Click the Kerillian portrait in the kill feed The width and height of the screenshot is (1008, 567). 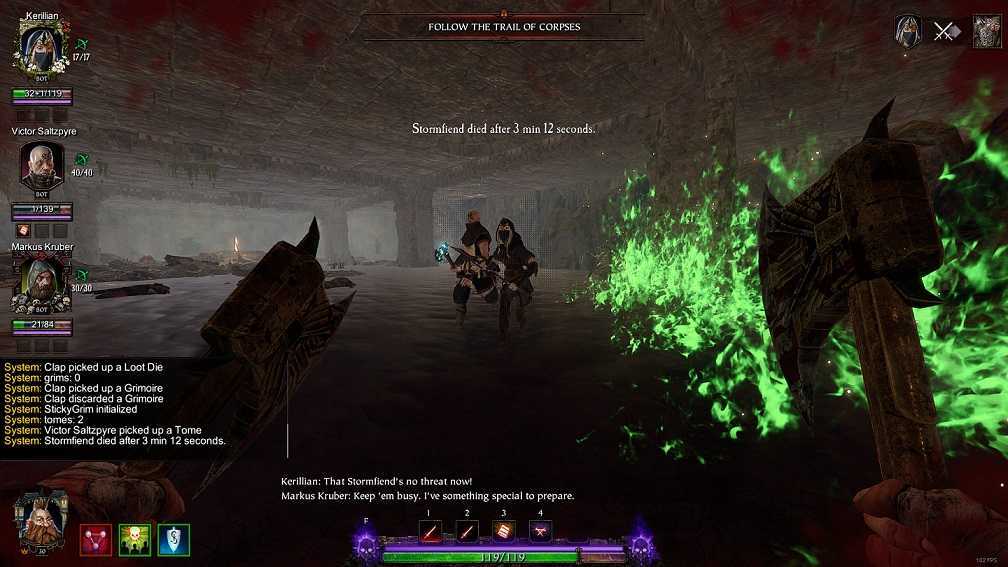click(908, 31)
